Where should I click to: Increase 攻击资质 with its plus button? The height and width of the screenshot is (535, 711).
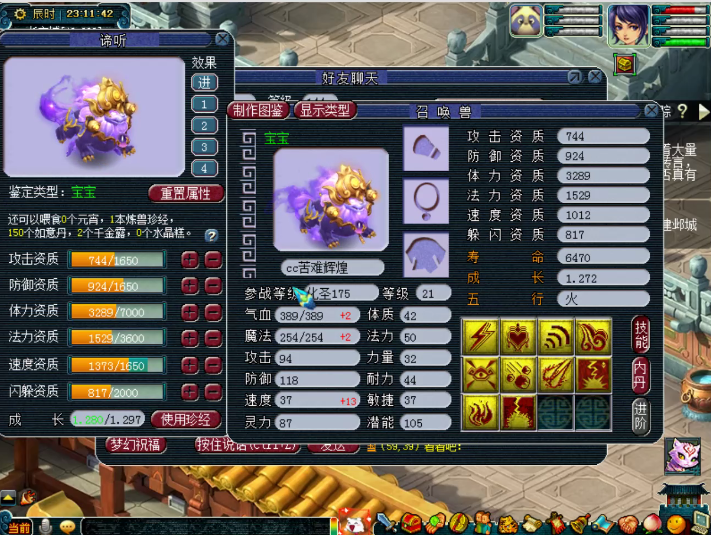pos(189,259)
